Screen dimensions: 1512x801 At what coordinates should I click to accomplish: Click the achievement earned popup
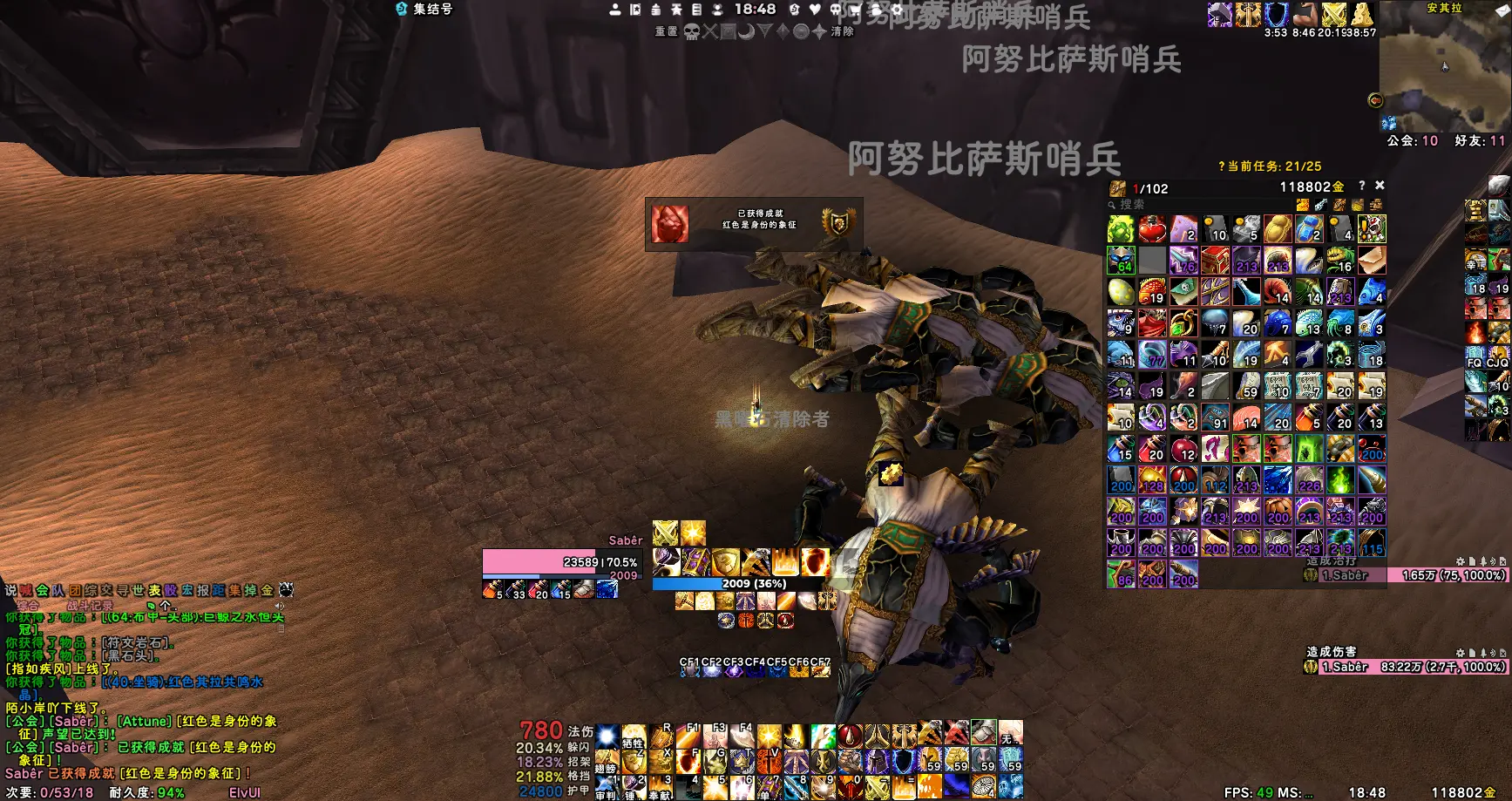754,224
